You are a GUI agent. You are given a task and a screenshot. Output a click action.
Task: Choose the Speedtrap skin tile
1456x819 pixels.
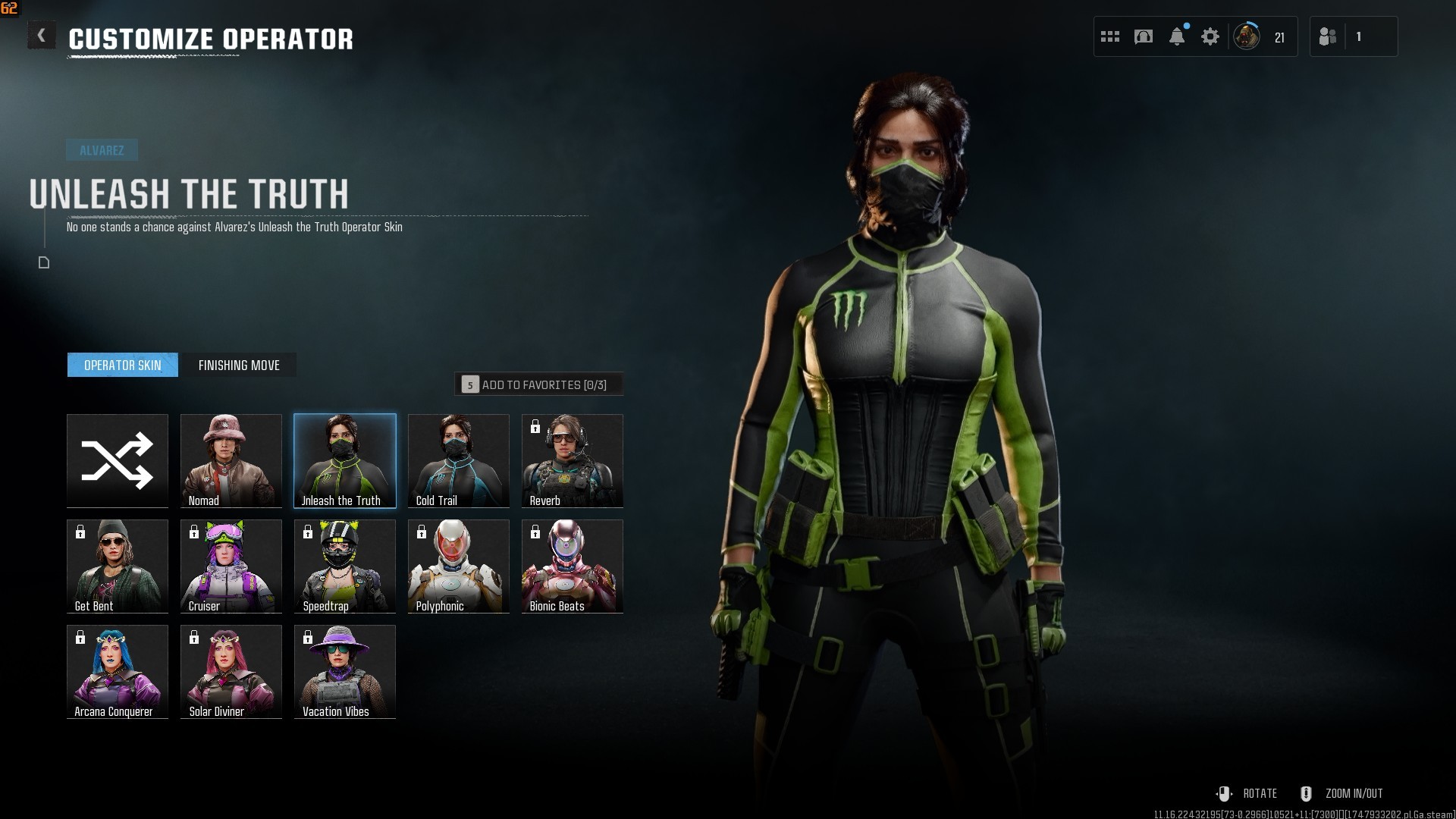[x=345, y=566]
